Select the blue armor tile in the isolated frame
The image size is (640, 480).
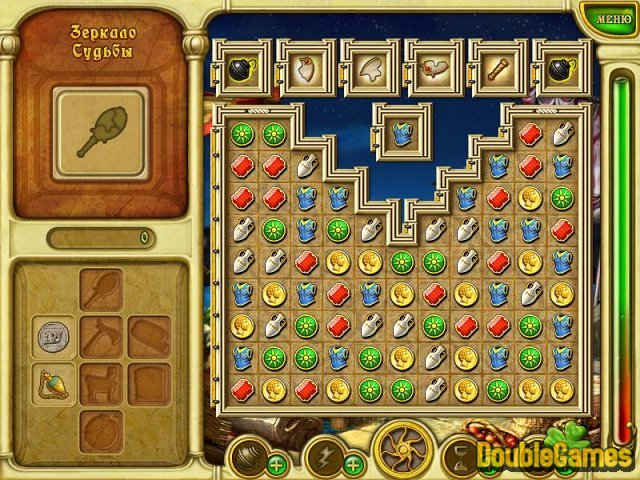pos(404,132)
